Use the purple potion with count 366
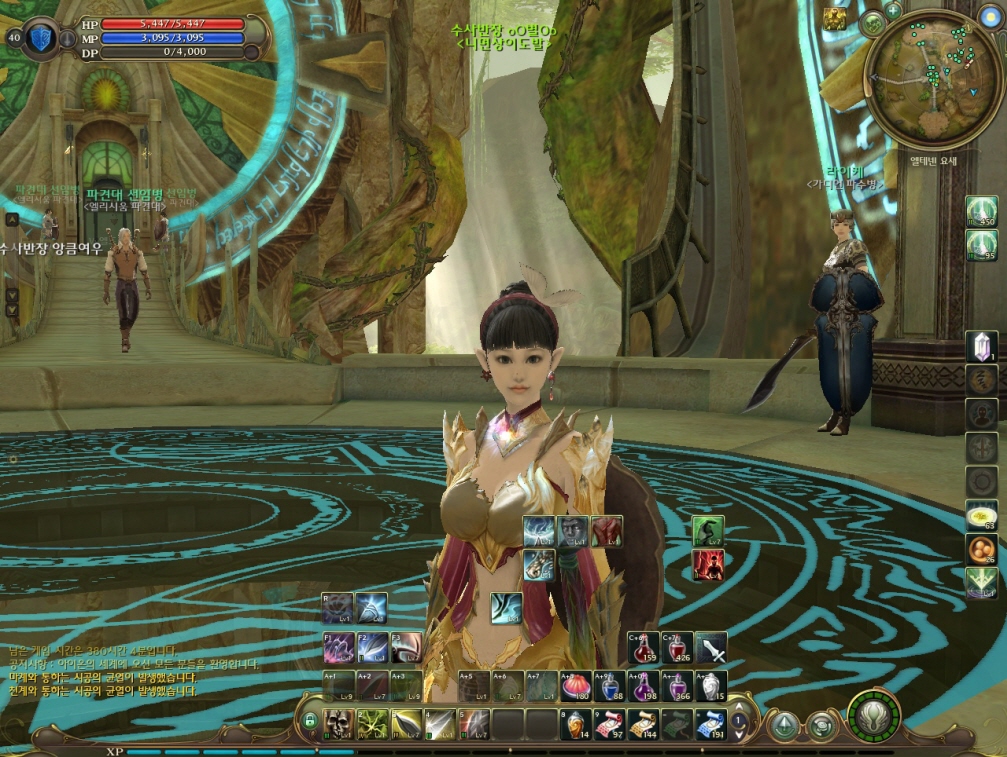This screenshot has height=757, width=1007. 678,687
